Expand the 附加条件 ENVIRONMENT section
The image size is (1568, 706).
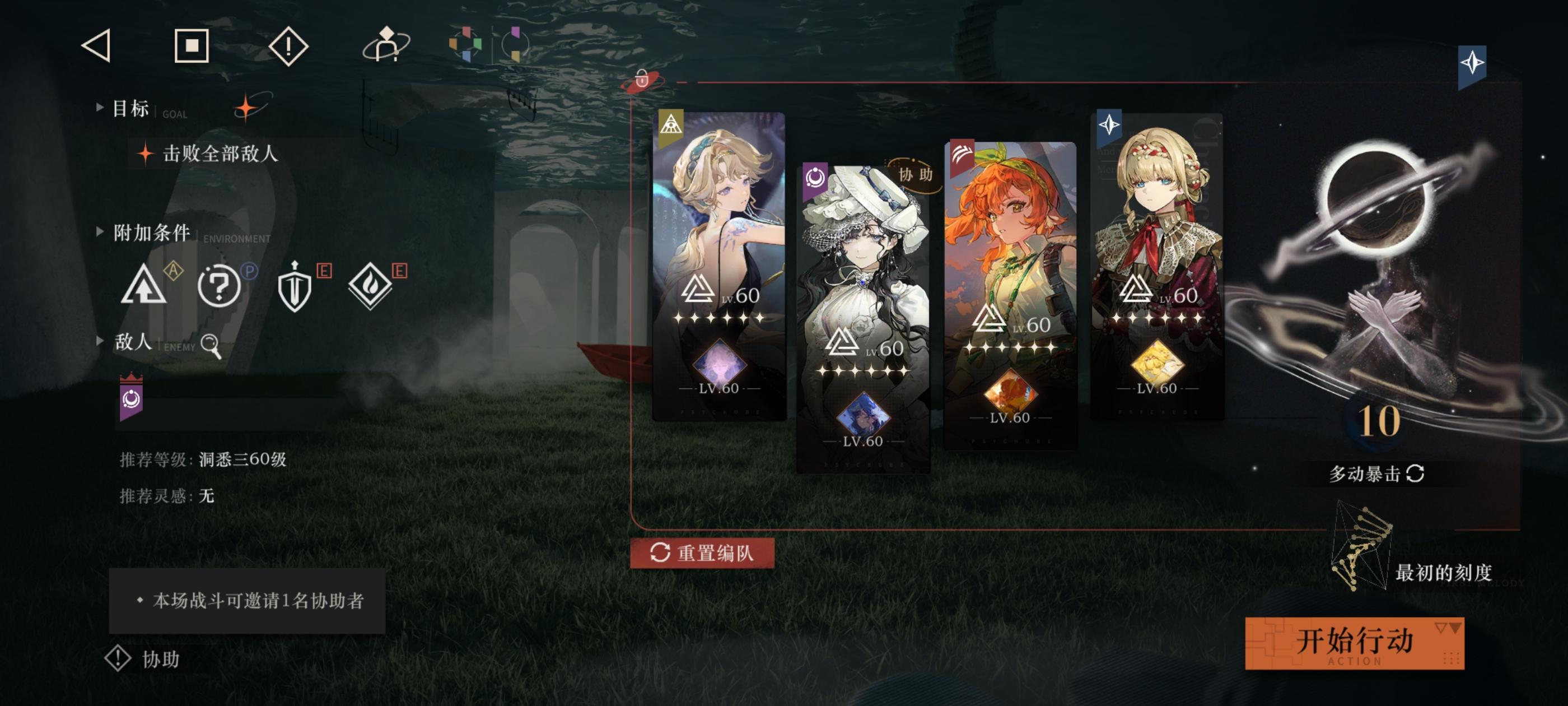99,231
